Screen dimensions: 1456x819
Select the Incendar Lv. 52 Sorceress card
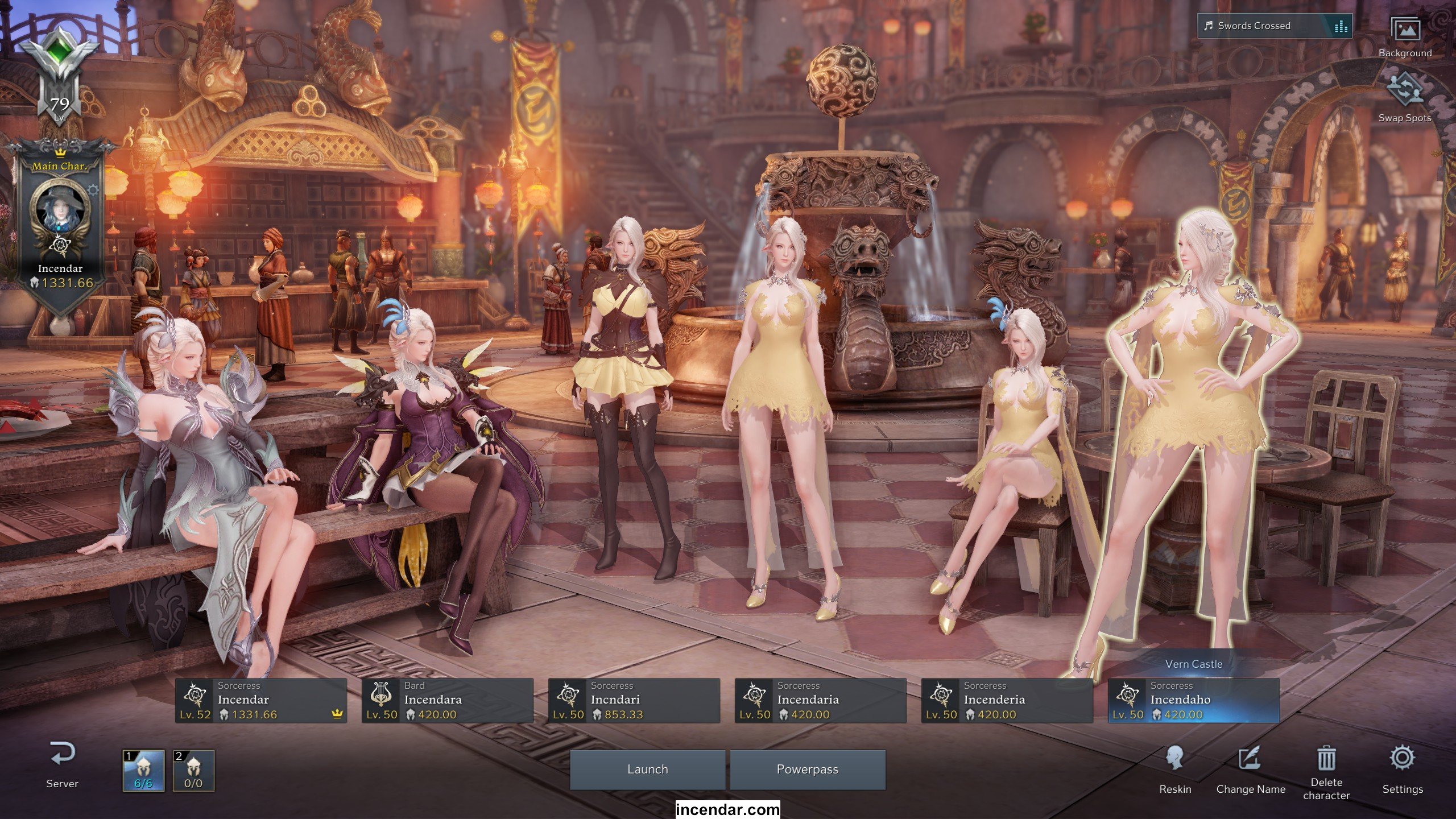coord(261,701)
